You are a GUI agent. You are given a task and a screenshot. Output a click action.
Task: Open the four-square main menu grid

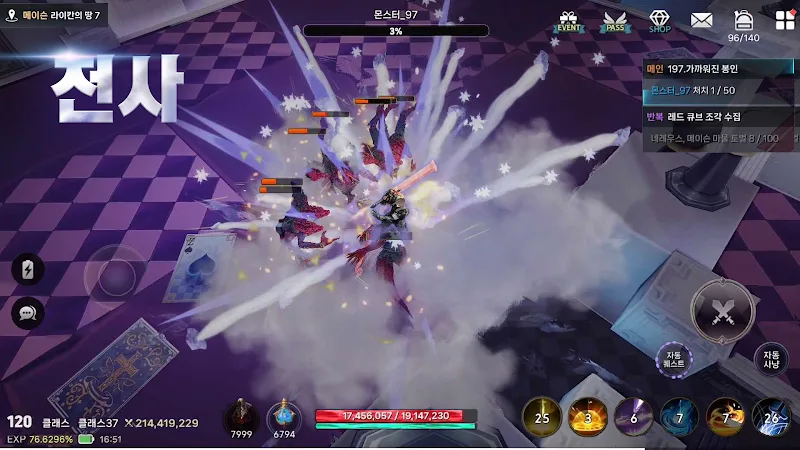[x=784, y=20]
